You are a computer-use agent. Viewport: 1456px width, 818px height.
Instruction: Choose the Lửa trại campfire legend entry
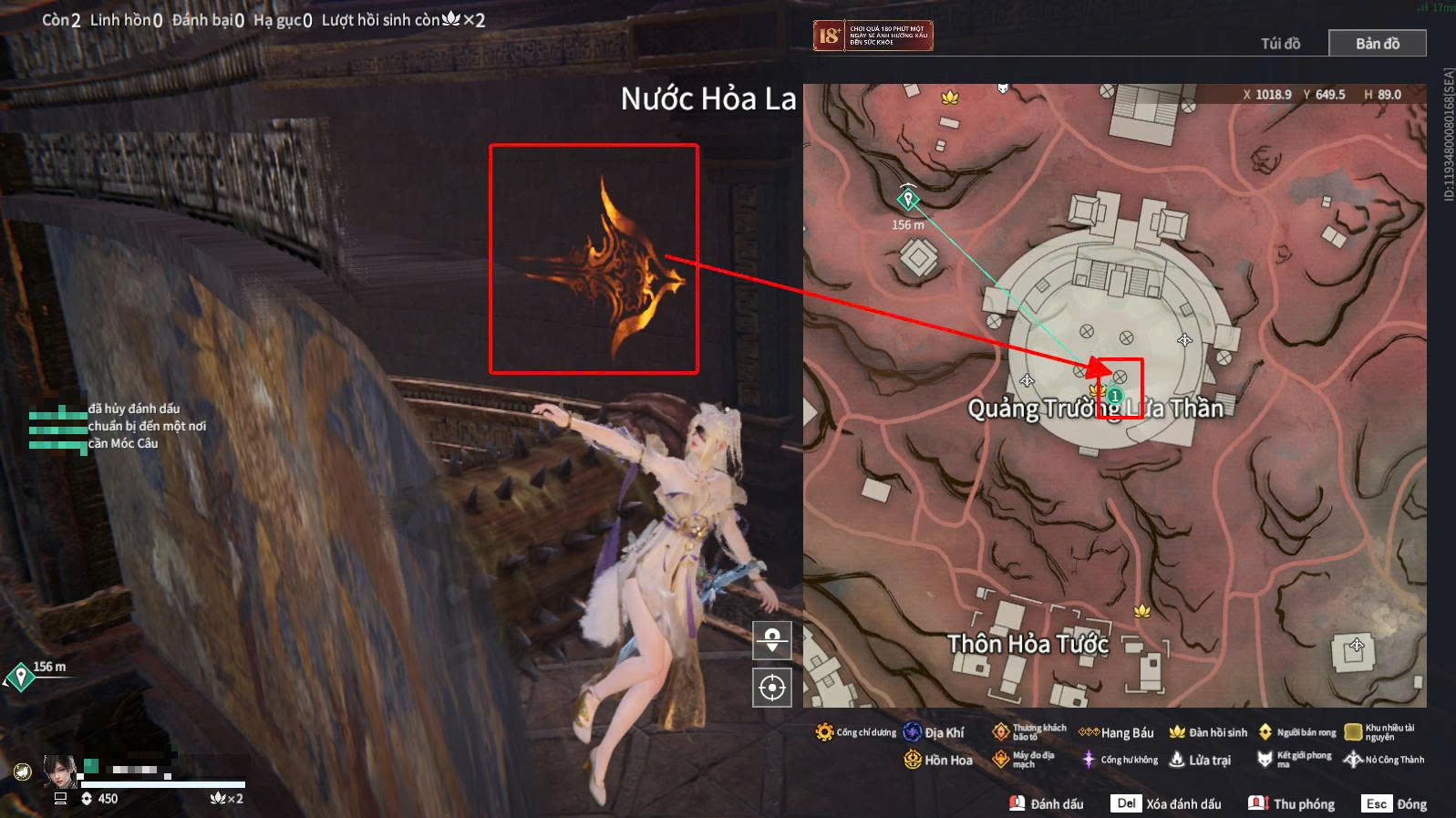point(1200,760)
